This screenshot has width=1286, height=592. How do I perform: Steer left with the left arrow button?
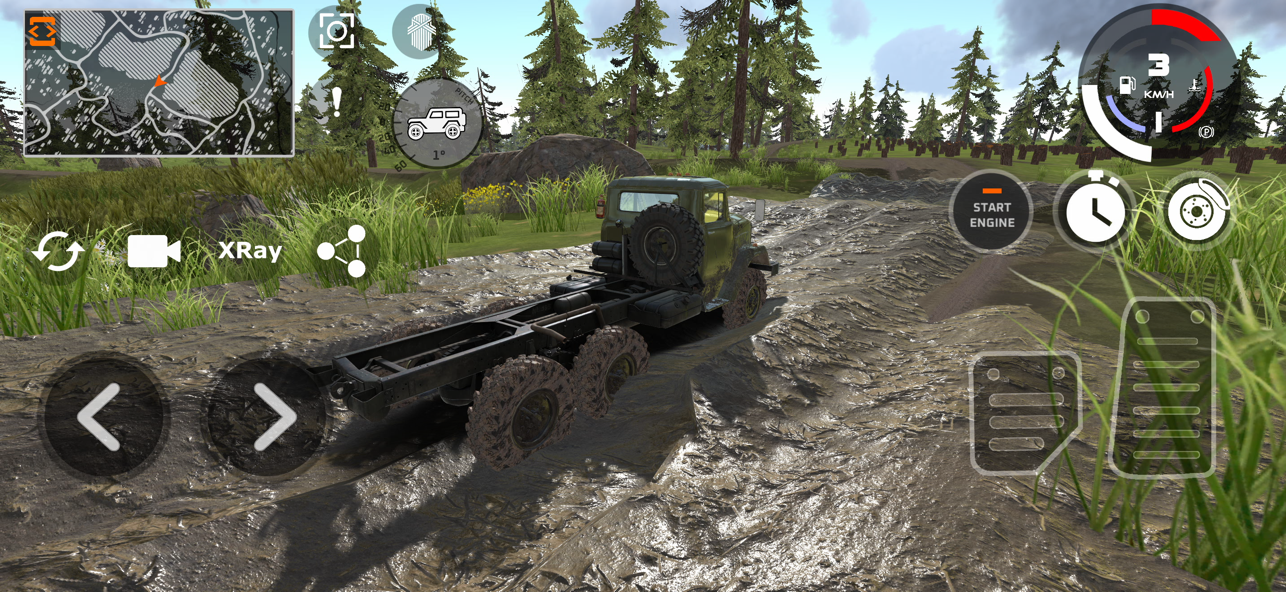coord(102,416)
